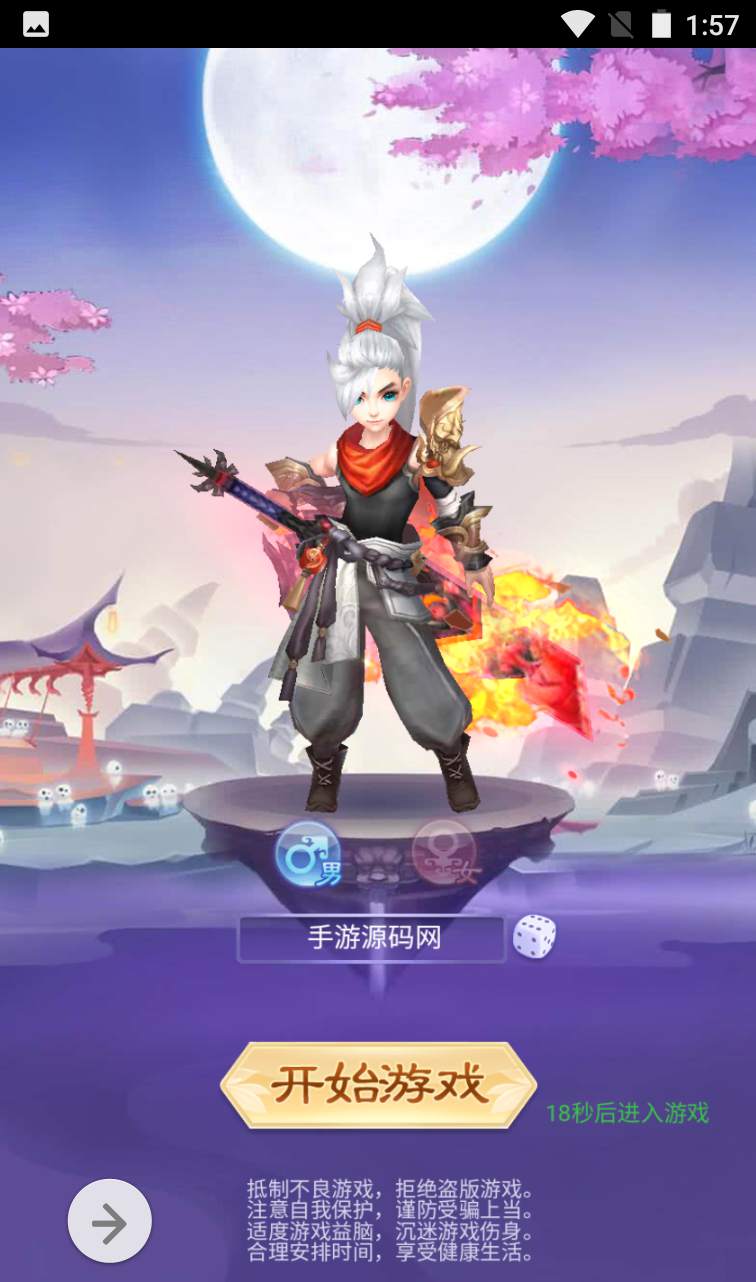Roll the dice for a random name
756x1282 pixels.
[534, 937]
